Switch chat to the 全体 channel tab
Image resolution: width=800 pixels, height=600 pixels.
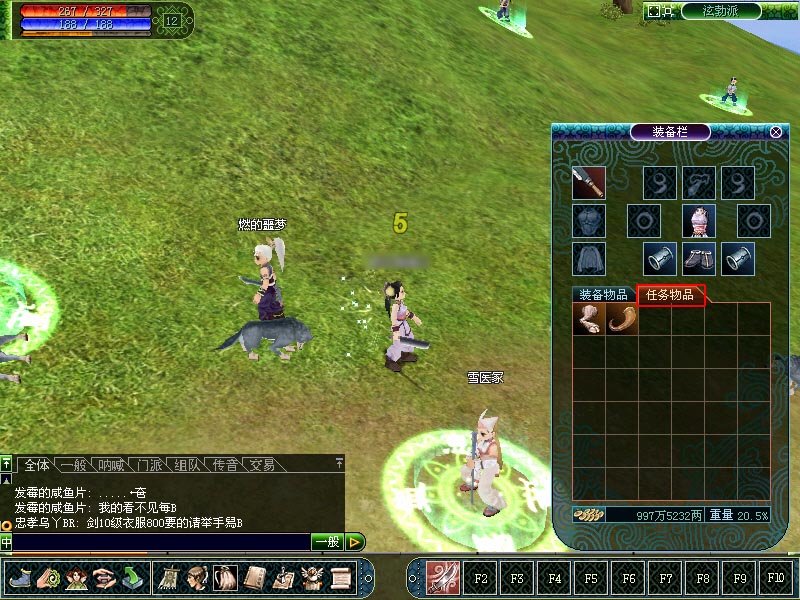tap(37, 465)
